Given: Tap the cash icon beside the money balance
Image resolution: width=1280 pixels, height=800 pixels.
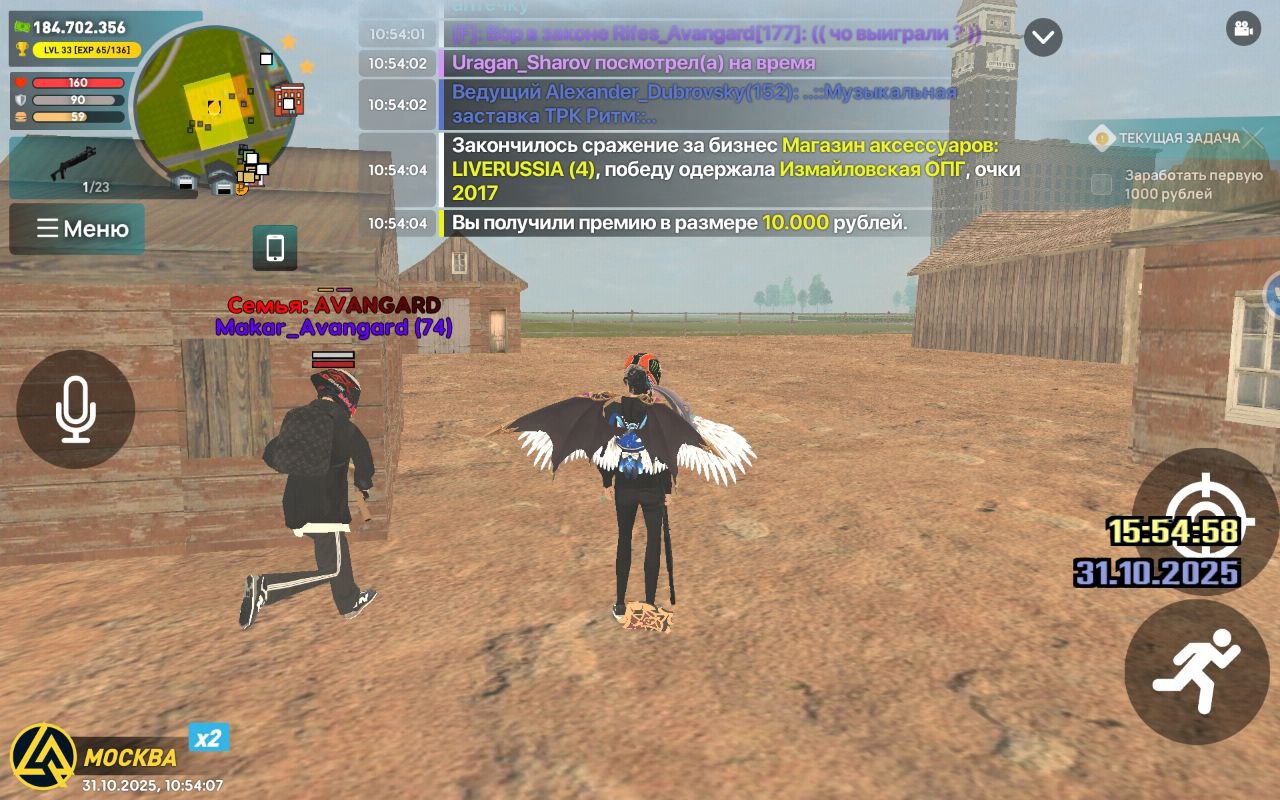Looking at the screenshot, I should coord(22,26).
